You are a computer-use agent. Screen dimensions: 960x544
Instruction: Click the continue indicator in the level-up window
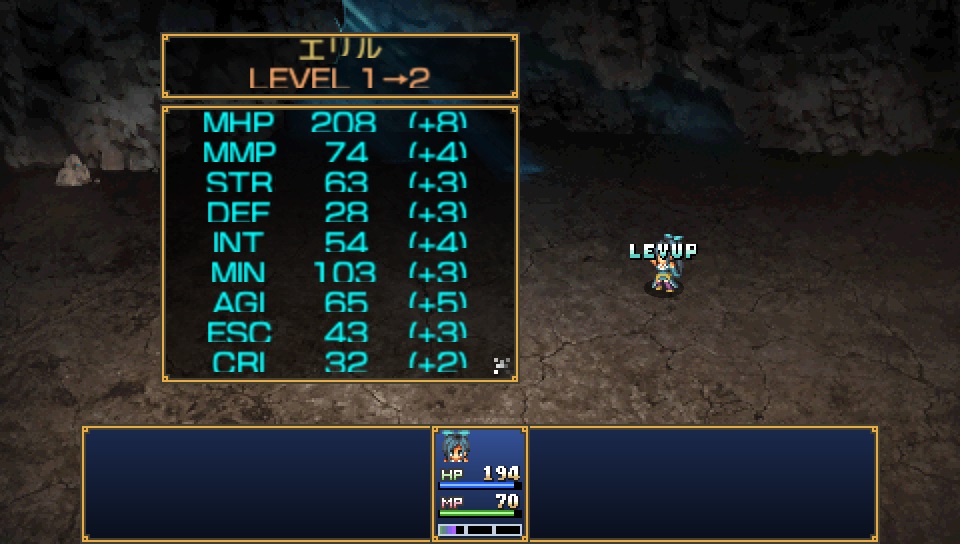coord(502,366)
